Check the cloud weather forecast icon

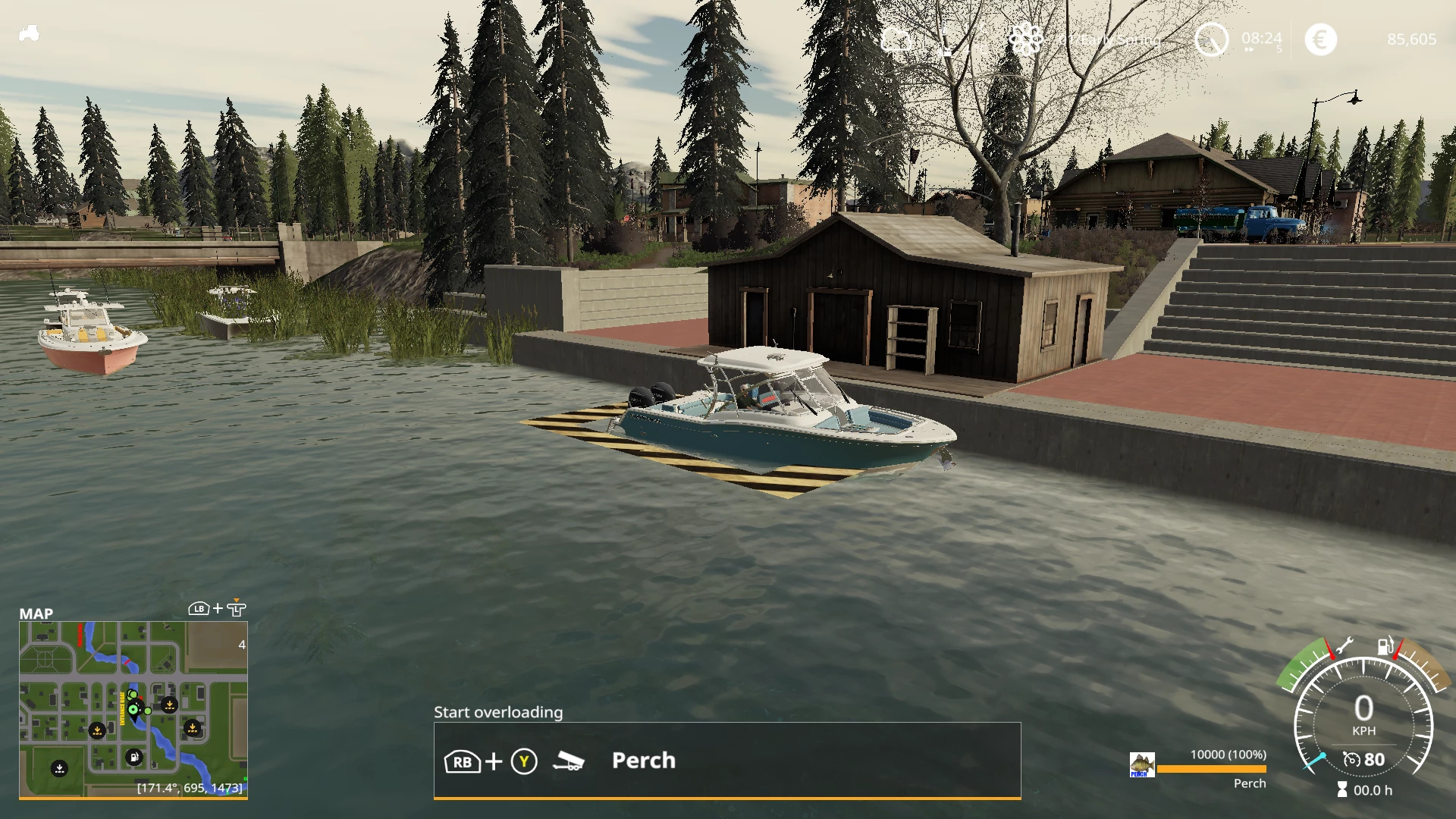[x=896, y=39]
